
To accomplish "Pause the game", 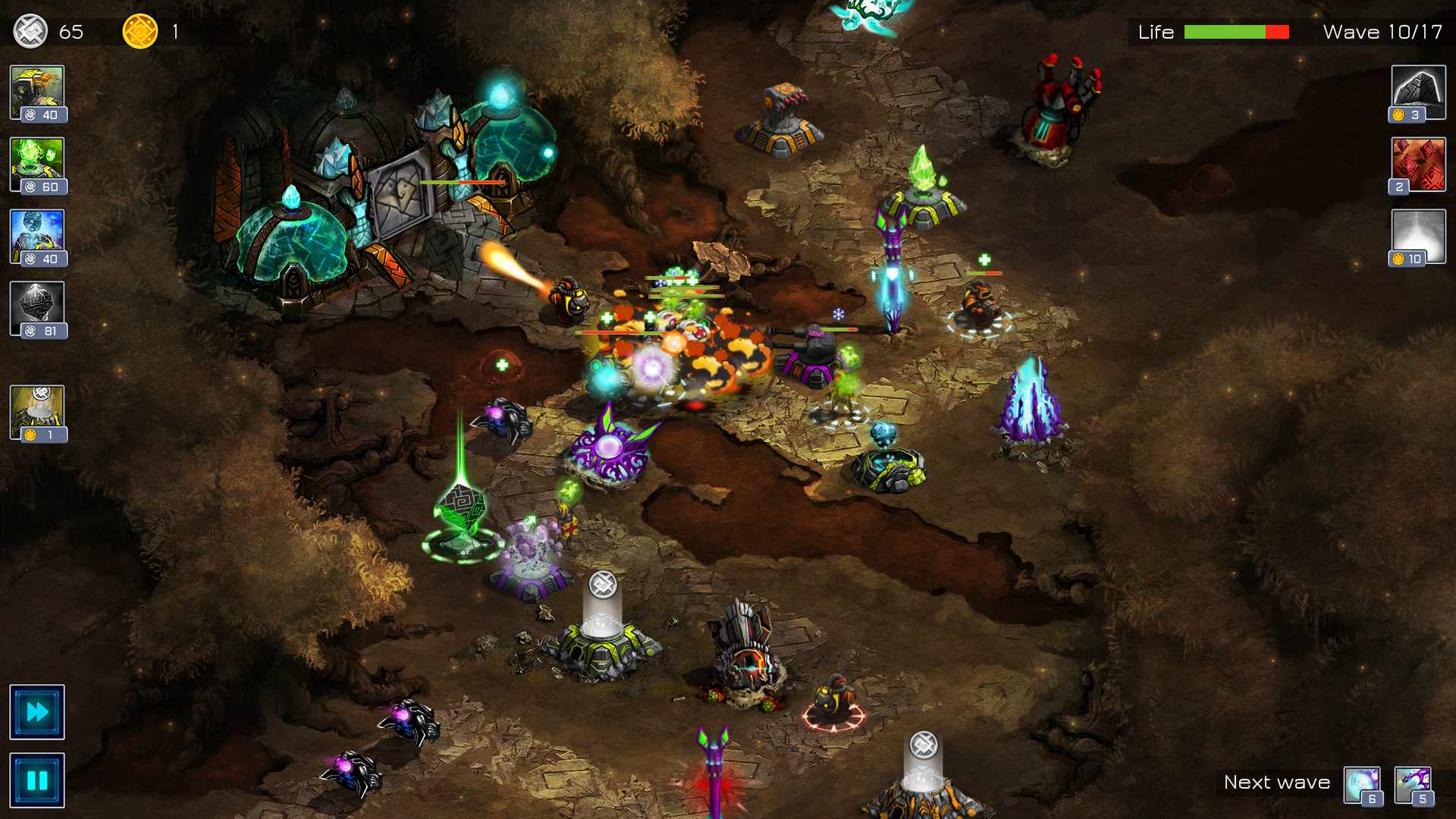I will click(x=36, y=779).
